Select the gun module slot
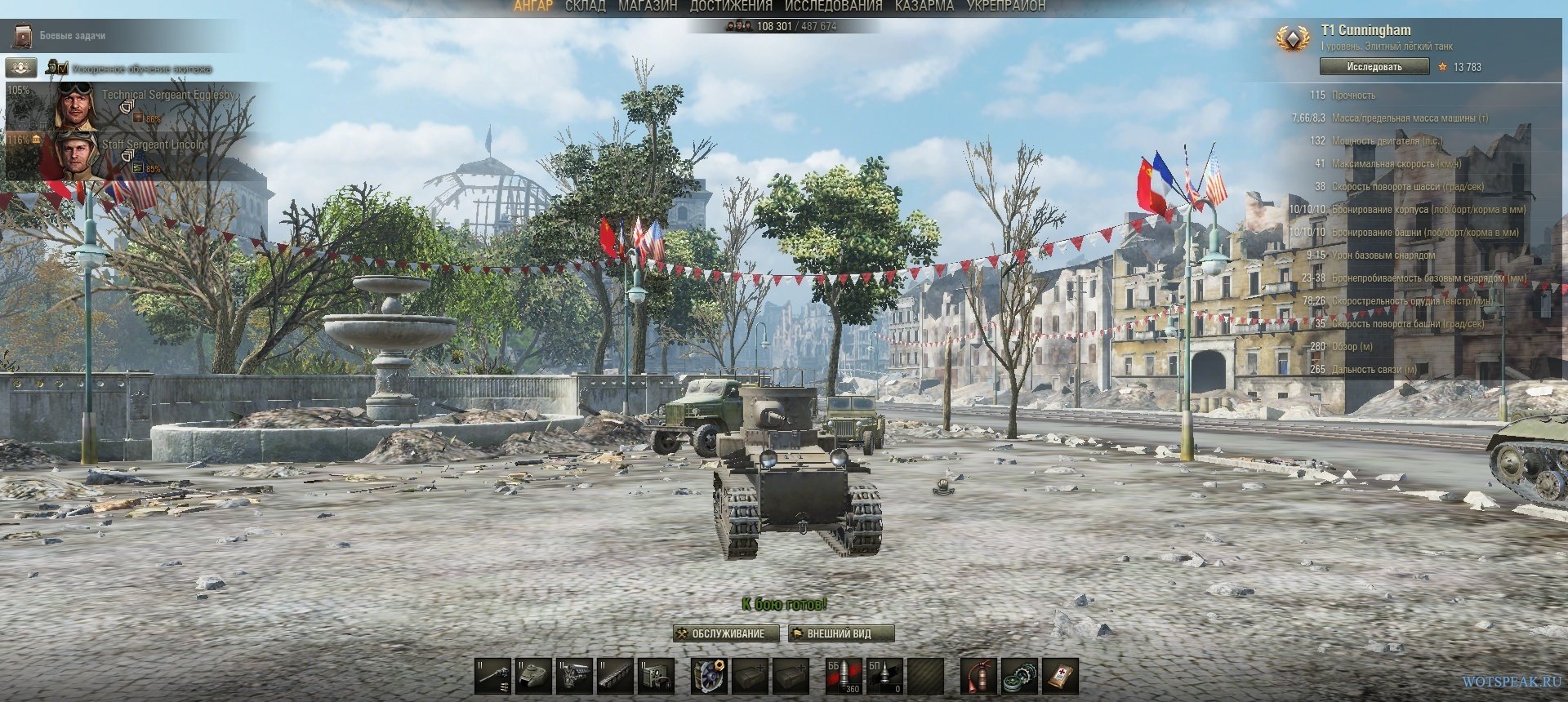The image size is (1568, 702). (492, 676)
